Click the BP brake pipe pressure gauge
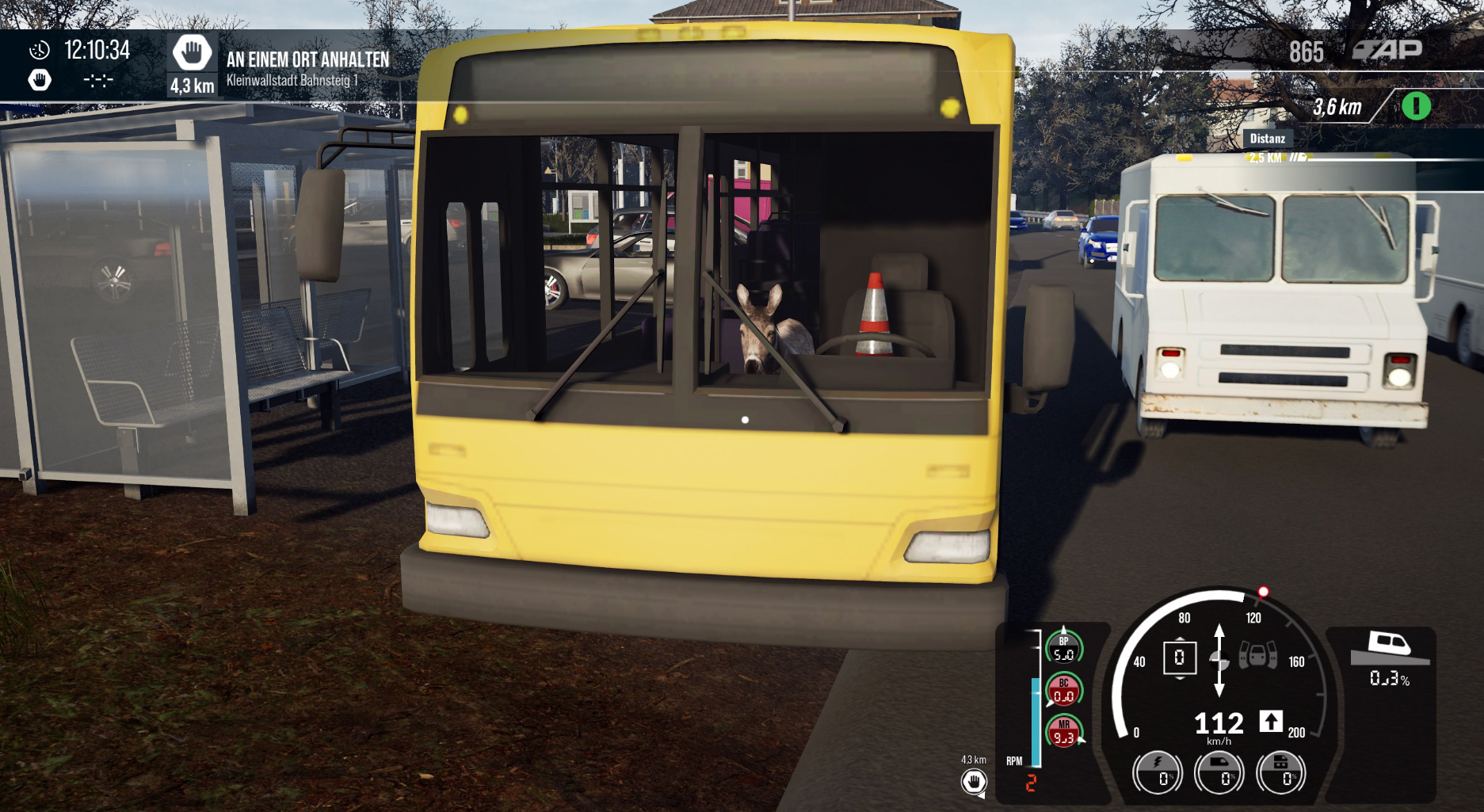 pos(1063,648)
